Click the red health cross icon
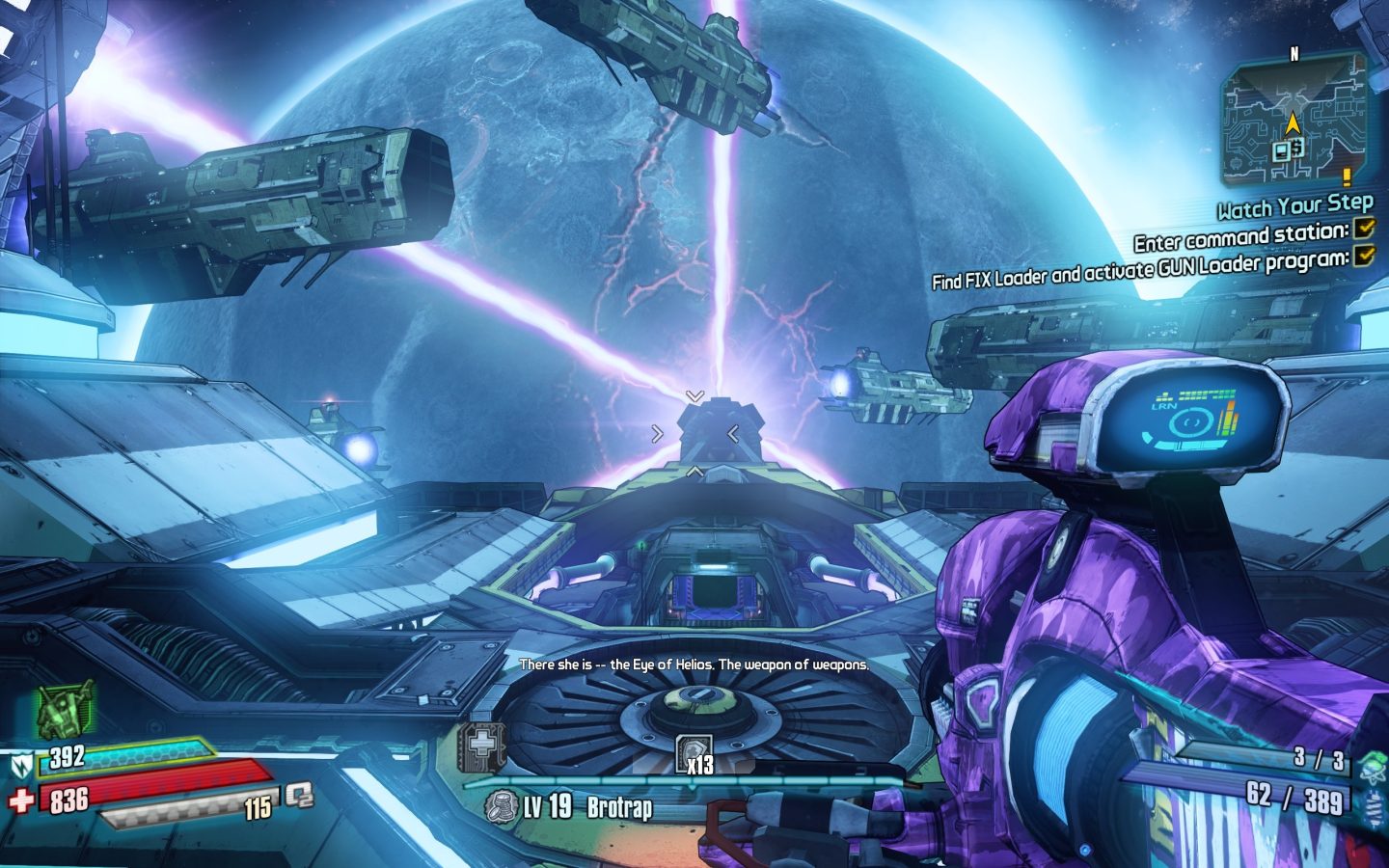The image size is (1389, 868). coord(20,799)
